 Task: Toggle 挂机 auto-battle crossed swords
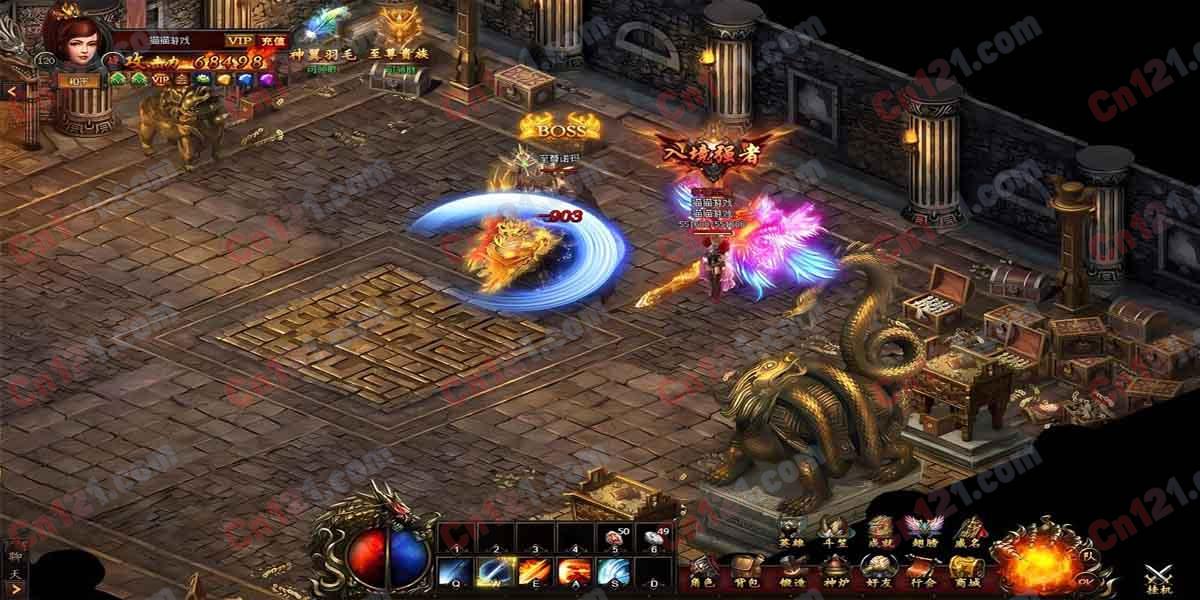[1162, 577]
